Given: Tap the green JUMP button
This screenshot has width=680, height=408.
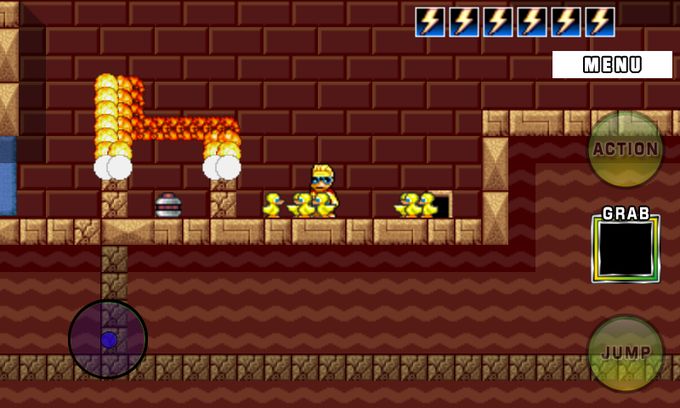Looking at the screenshot, I should tap(625, 353).
